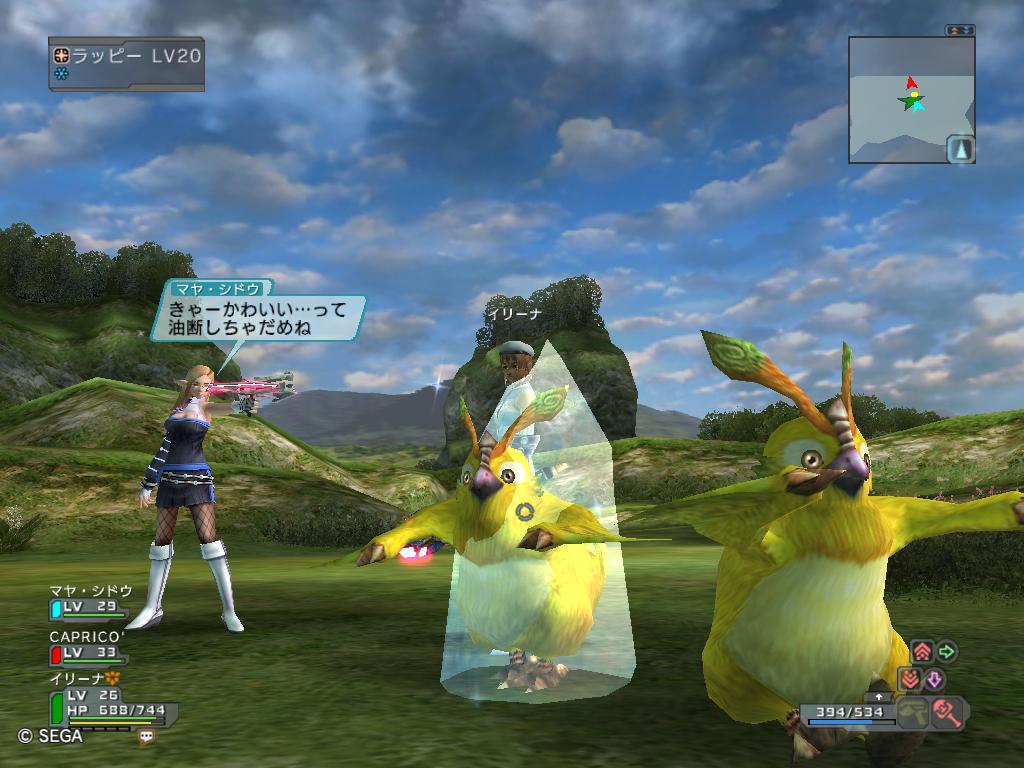Open the chat speech bubble icon
The height and width of the screenshot is (768, 1024).
[x=147, y=736]
